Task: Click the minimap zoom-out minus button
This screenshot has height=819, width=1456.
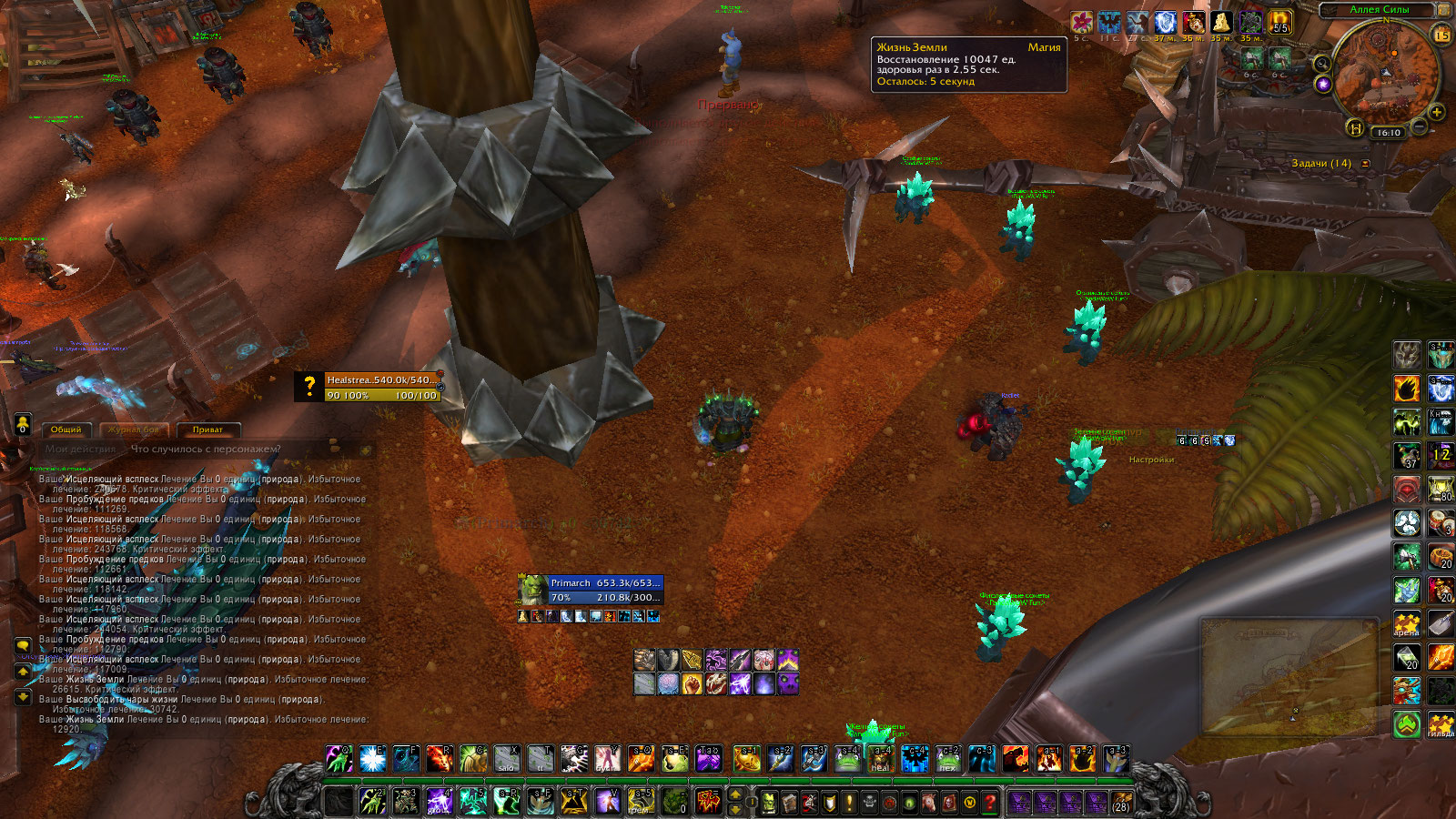Action: (1419, 126)
